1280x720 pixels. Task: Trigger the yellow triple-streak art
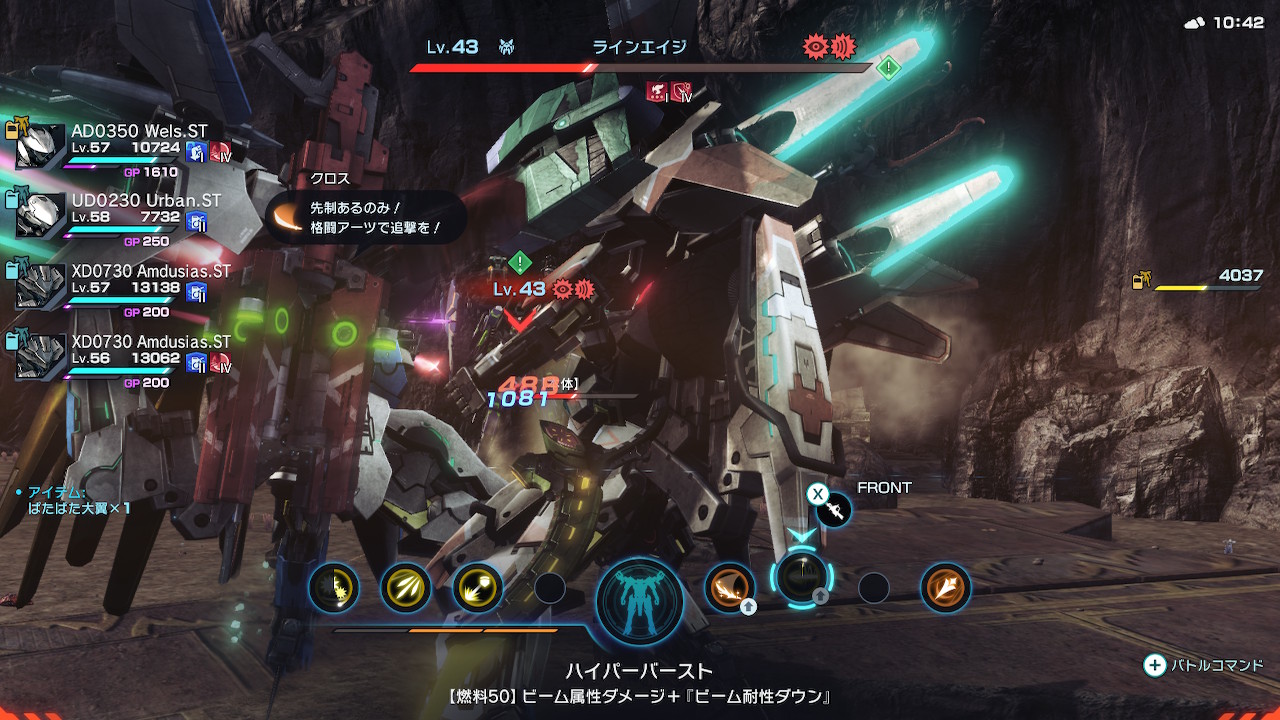click(x=405, y=588)
